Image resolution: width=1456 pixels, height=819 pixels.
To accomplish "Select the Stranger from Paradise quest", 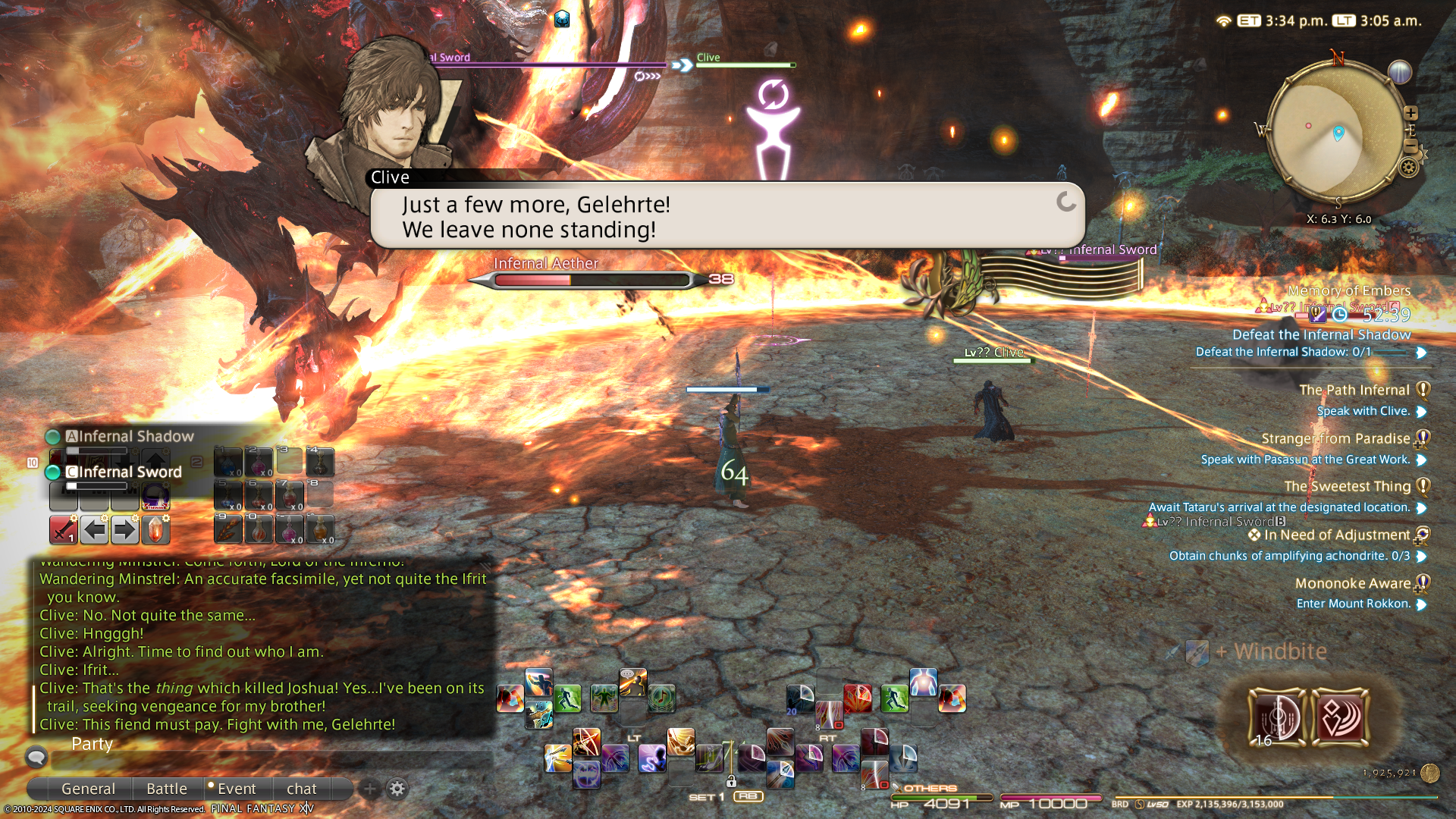I will [x=1335, y=438].
